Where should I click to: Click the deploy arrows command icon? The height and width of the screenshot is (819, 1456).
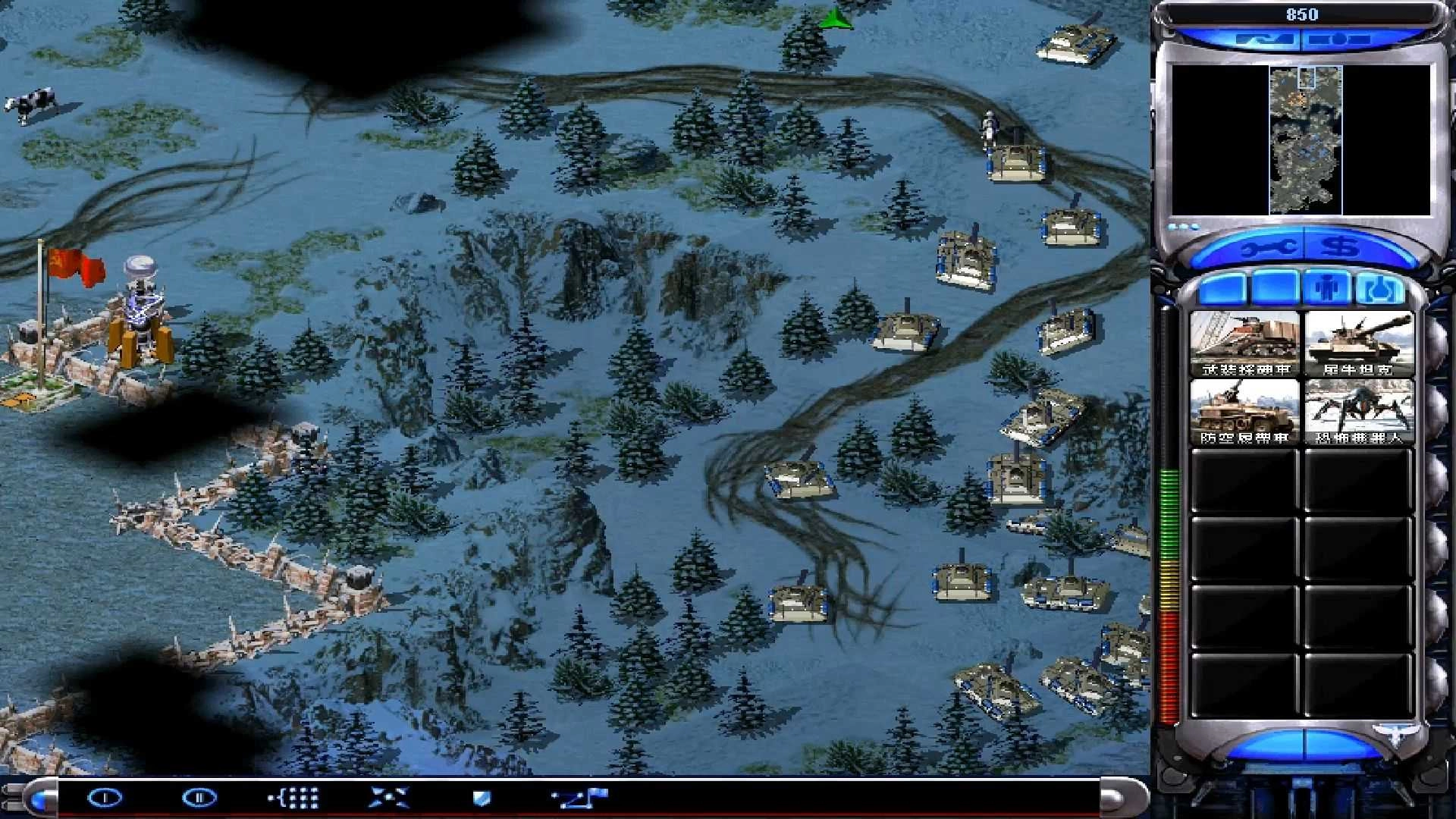pyautogui.click(x=388, y=798)
